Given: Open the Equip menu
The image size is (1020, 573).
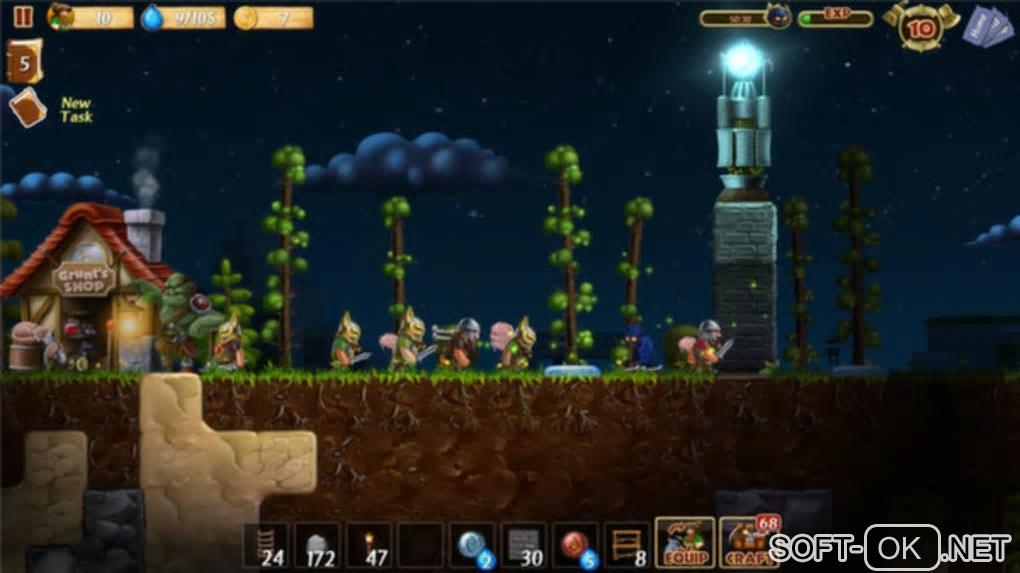Looking at the screenshot, I should [x=685, y=543].
